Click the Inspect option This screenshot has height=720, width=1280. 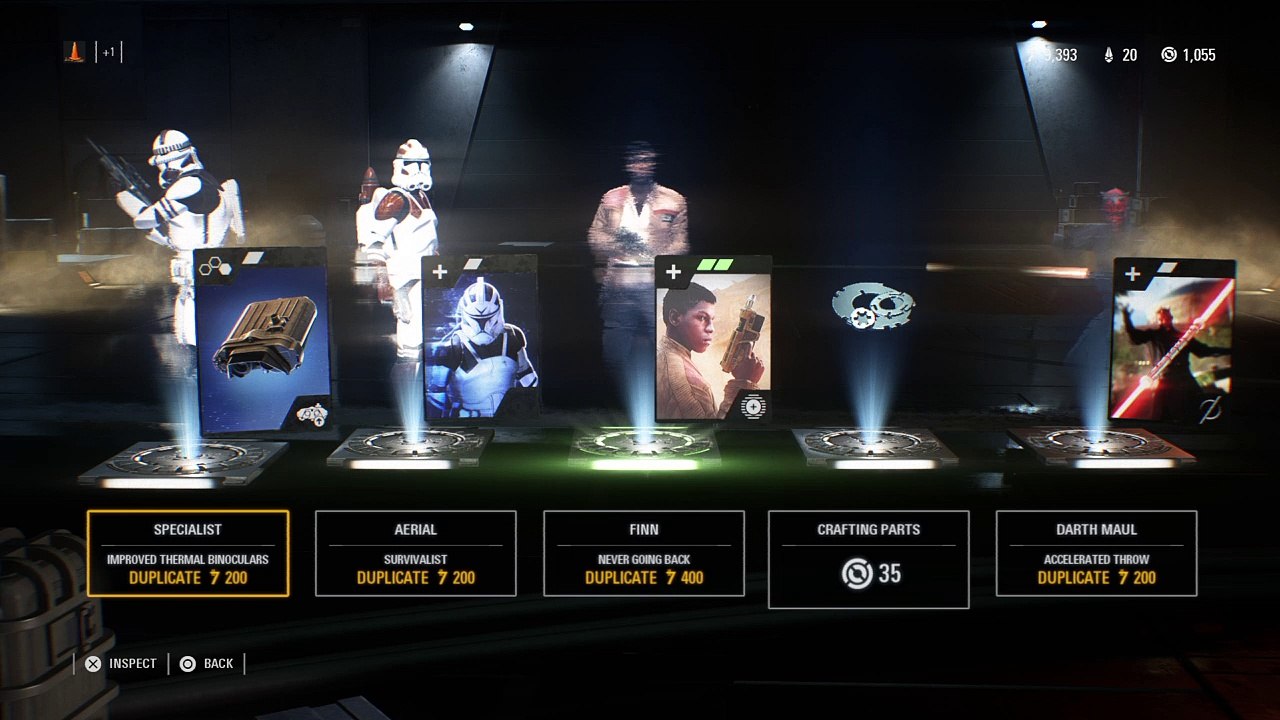(x=121, y=663)
